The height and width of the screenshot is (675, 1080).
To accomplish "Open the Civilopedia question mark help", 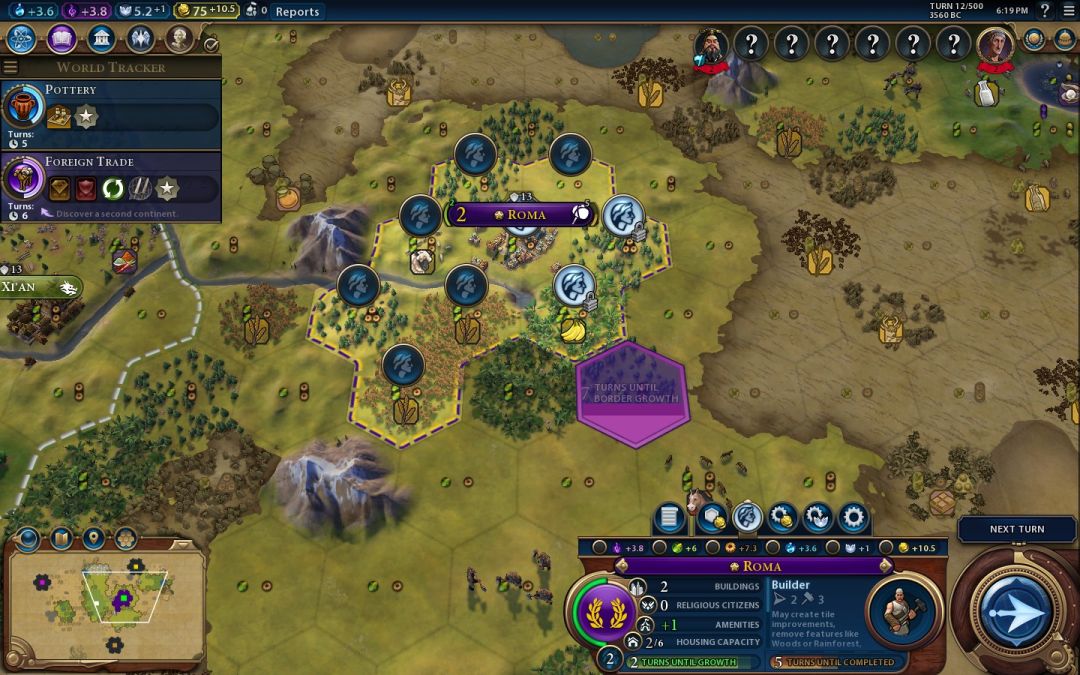I will click(x=1044, y=11).
